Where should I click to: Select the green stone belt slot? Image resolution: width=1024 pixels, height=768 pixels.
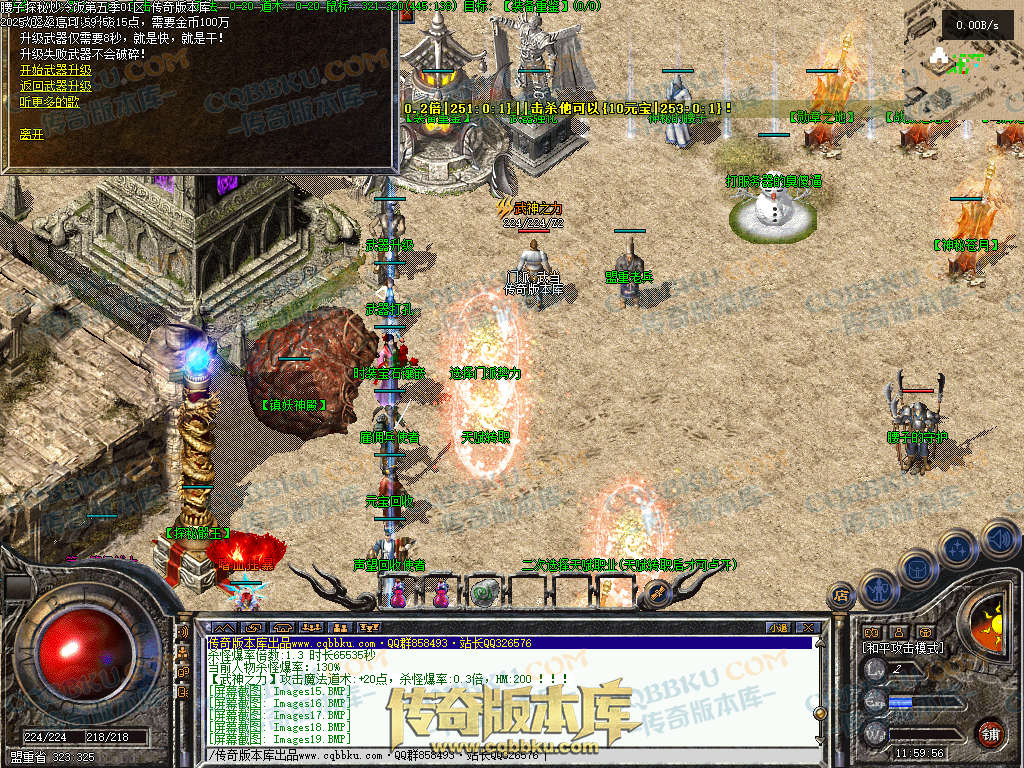click(x=484, y=593)
